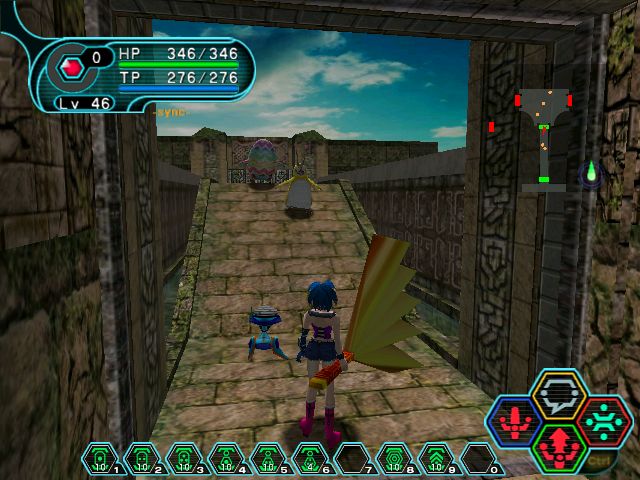This screenshot has height=480, width=640.
Task: Activate the ring icon in slot 8
Action: [x=394, y=459]
